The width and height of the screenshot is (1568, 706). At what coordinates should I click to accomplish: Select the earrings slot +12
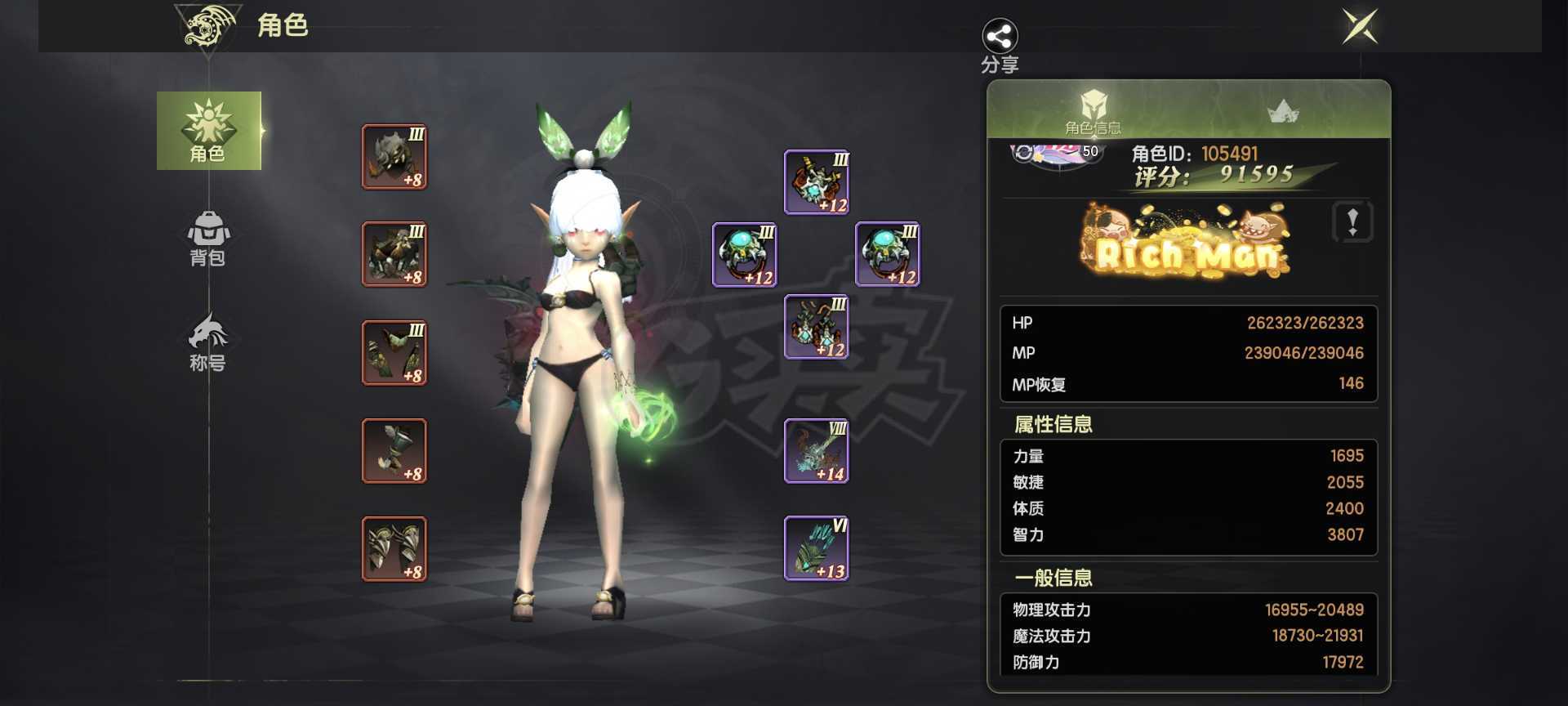[x=817, y=327]
